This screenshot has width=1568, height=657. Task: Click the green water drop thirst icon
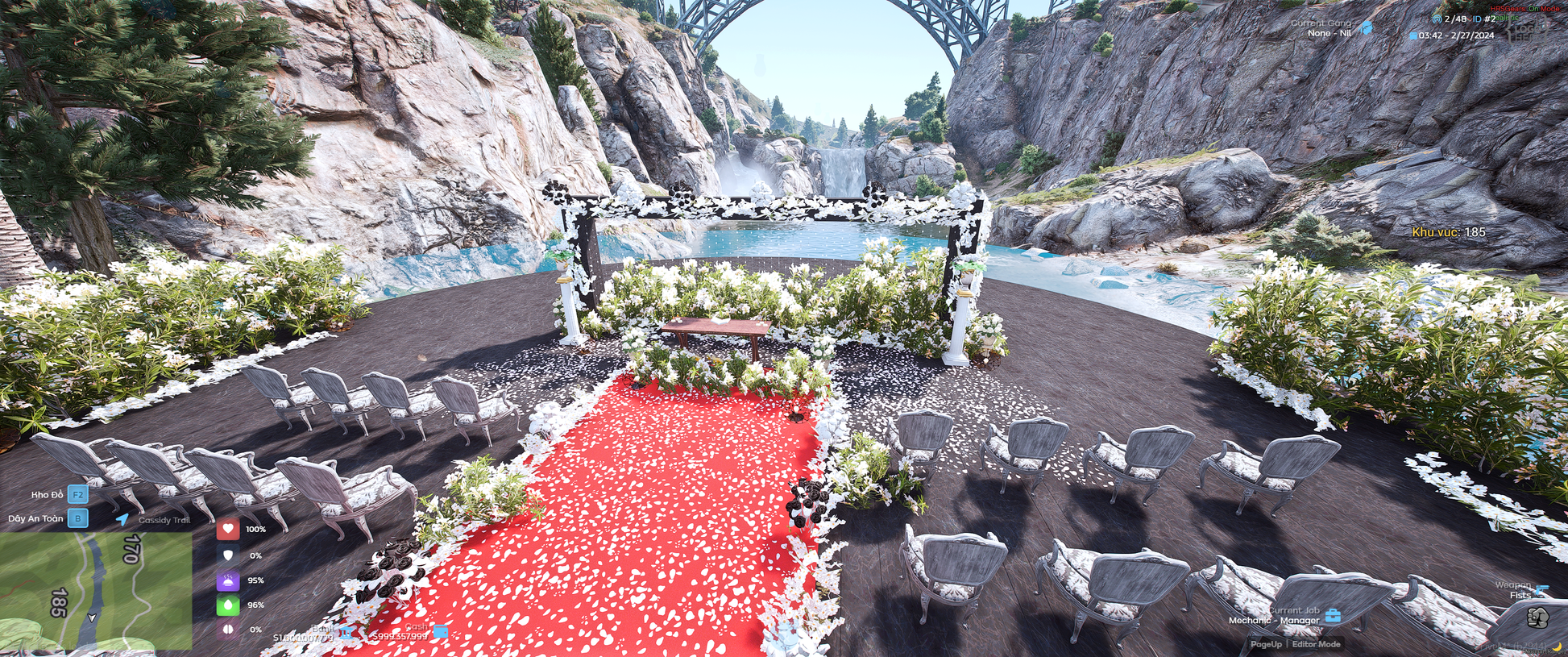point(228,605)
